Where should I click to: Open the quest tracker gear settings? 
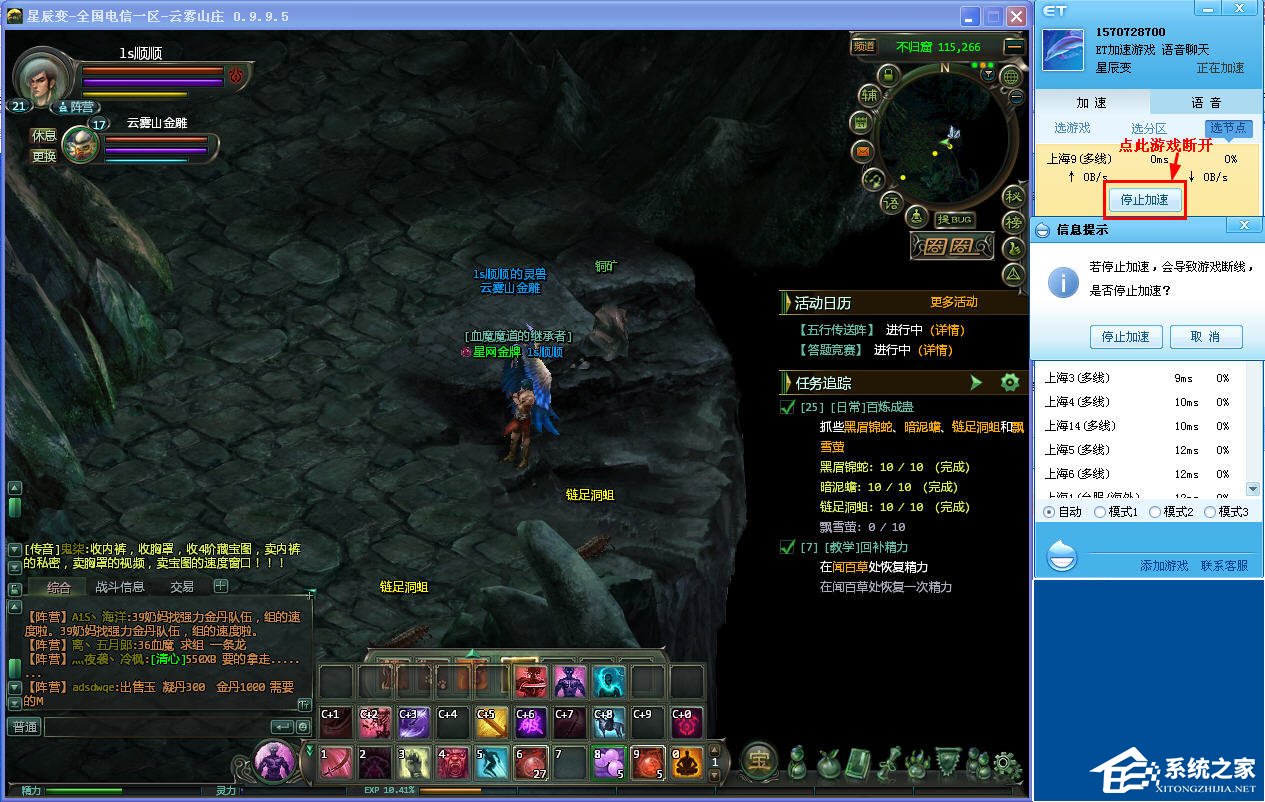1010,382
